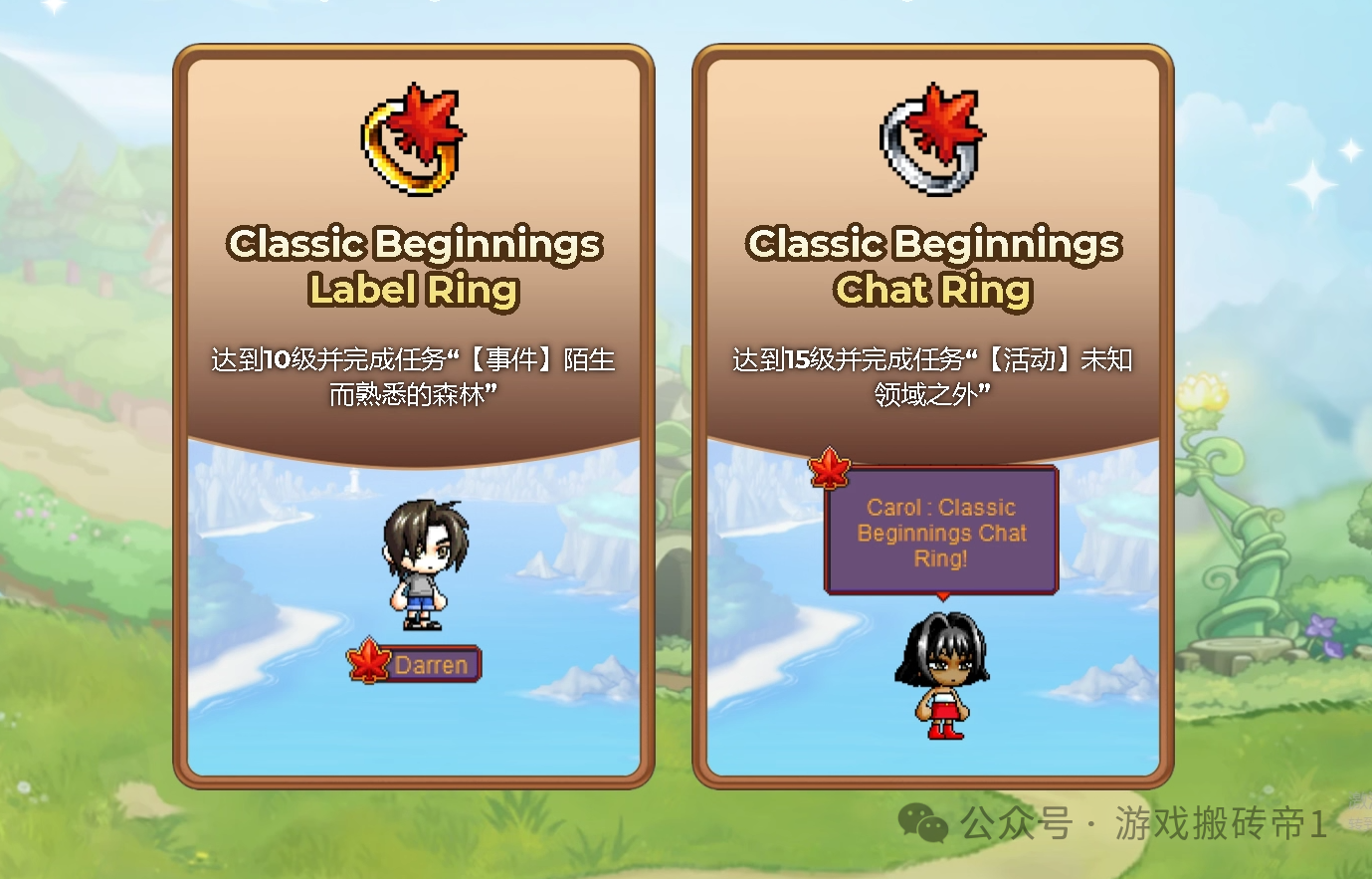Screen dimensions: 1372x879
Task: Select the gold Label Ring icon
Action: pos(413,139)
